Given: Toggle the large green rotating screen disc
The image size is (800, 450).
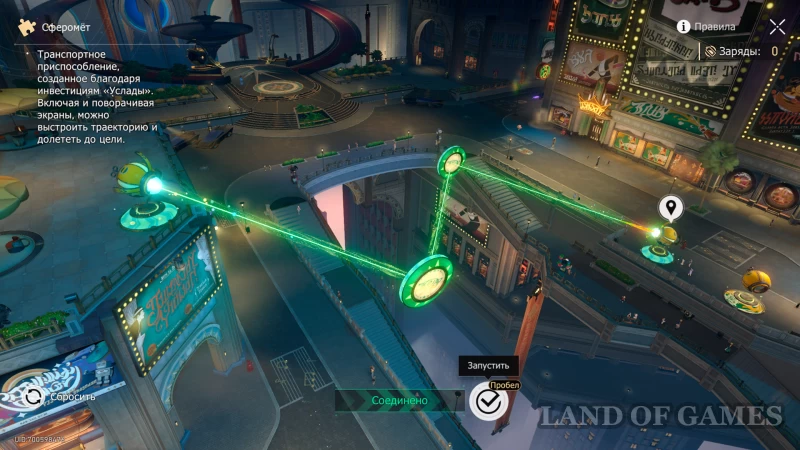Looking at the screenshot, I should pos(427,280).
